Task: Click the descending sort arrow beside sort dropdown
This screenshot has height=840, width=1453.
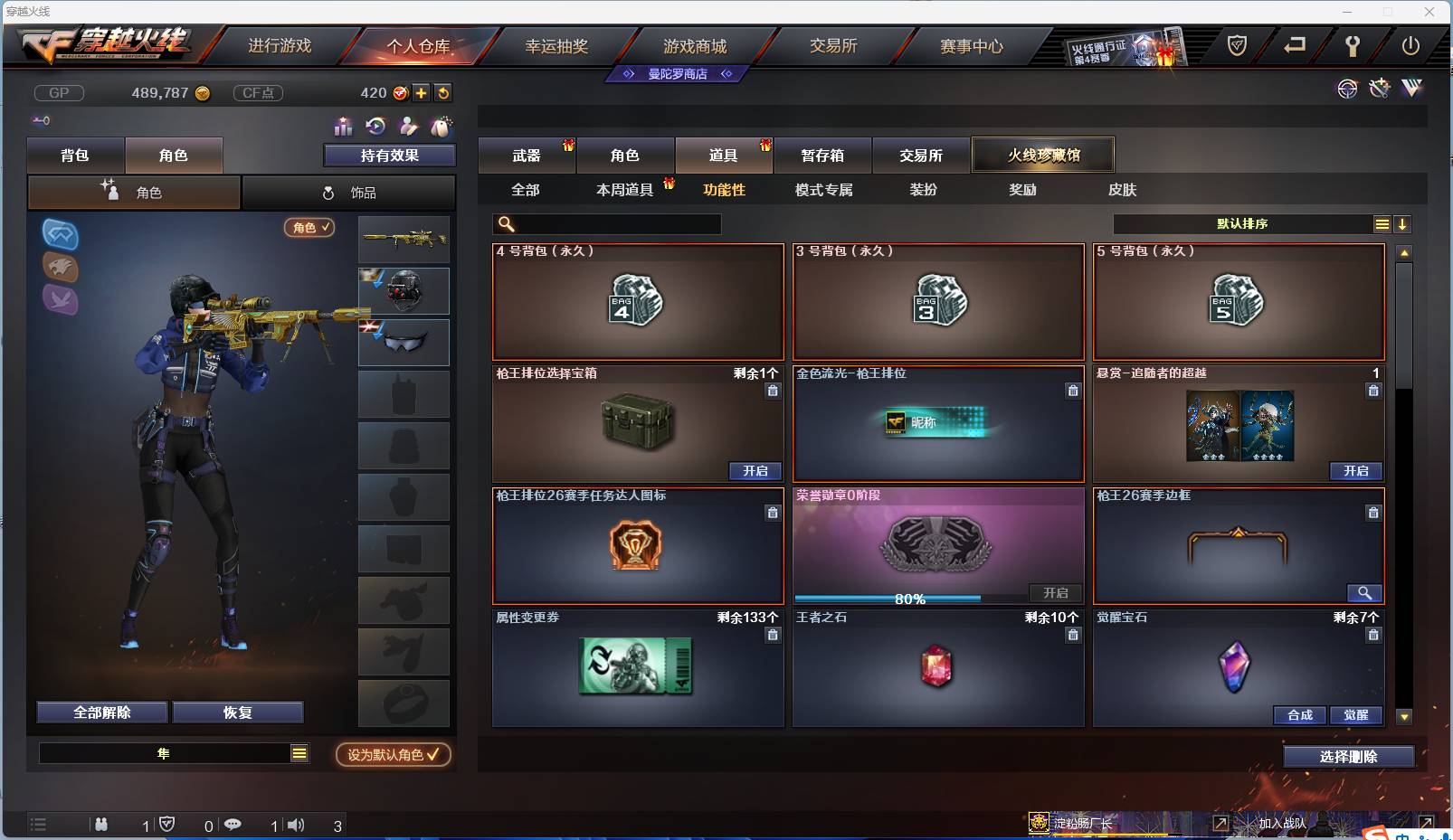Action: (1403, 223)
